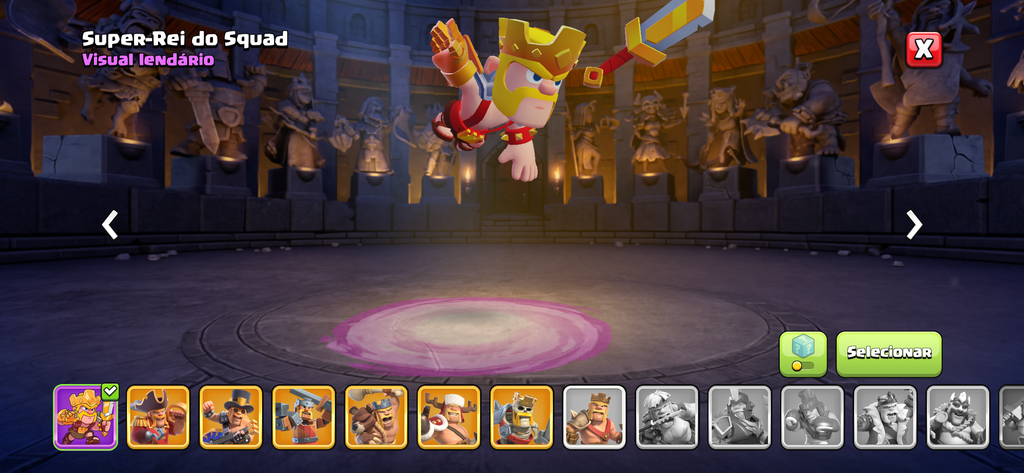Pick the top hat king skin
The height and width of the screenshot is (473, 1024).
[x=231, y=417]
